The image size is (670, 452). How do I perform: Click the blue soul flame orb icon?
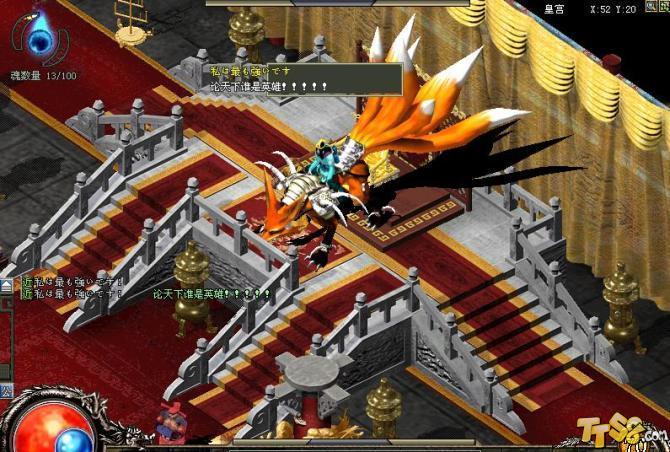click(40, 41)
